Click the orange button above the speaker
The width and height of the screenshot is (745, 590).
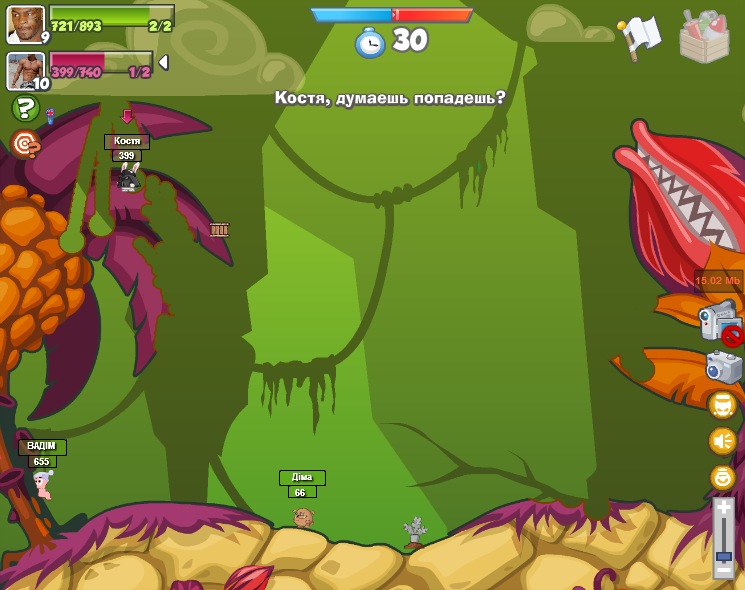722,405
